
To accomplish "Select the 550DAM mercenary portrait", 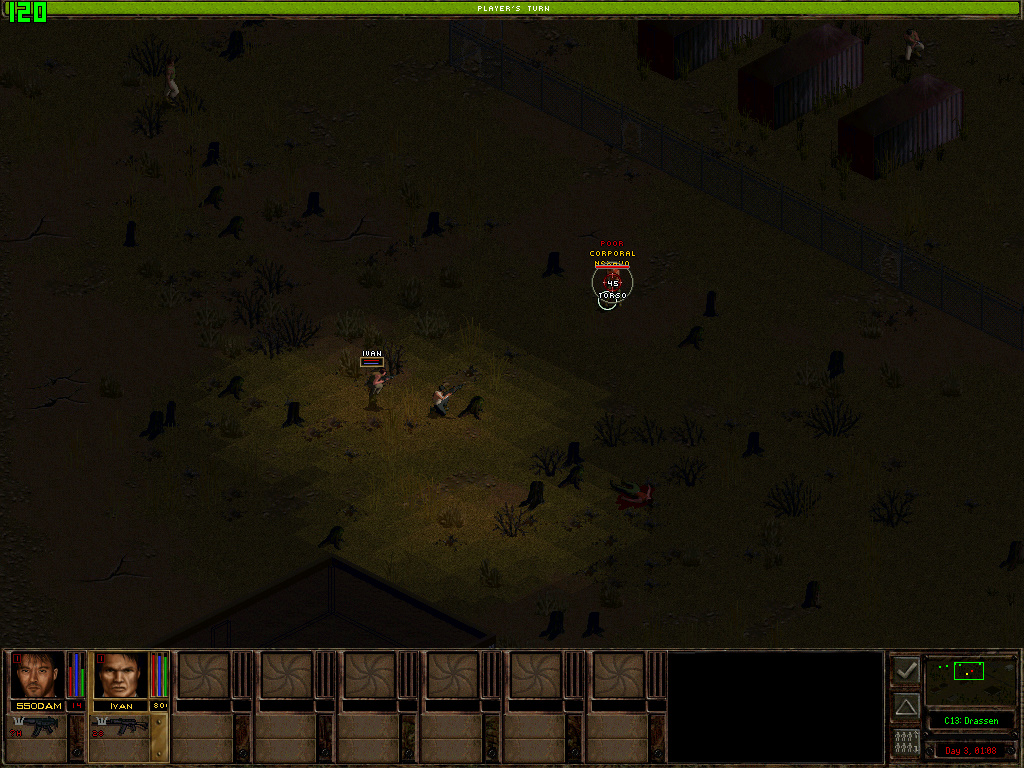I will (37, 675).
